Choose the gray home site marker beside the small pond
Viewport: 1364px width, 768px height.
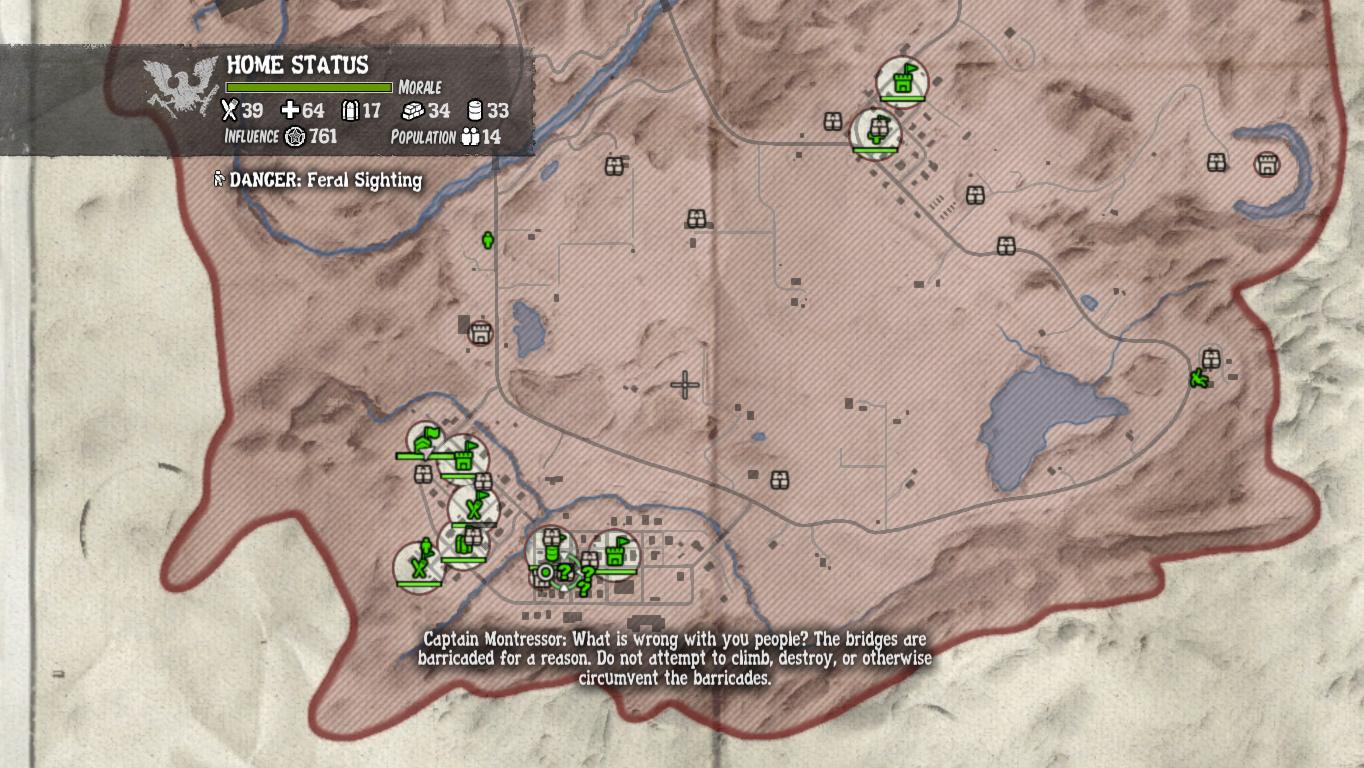481,331
